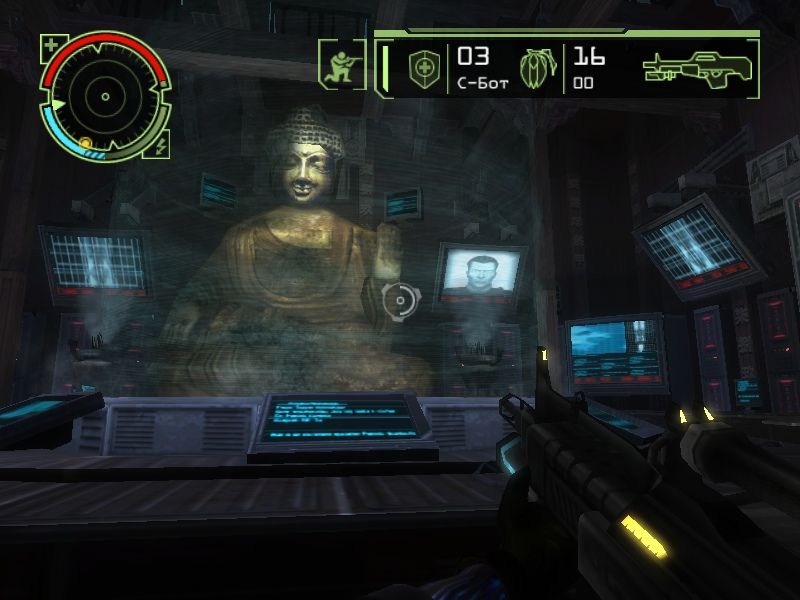Click the lightning bolt energy icon
Image resolution: width=800 pixels, height=600 pixels.
[162, 145]
